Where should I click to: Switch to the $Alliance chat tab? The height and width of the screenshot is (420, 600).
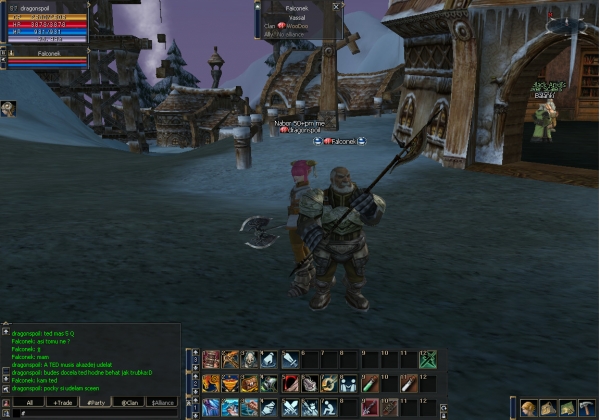(x=162, y=402)
